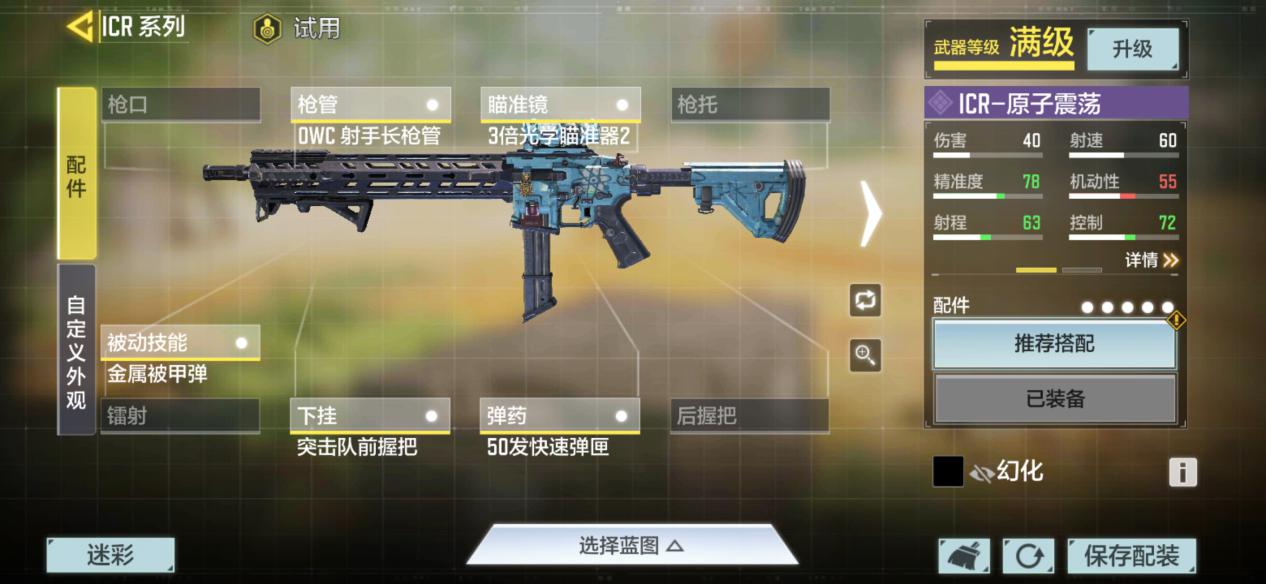Go back from ICR 系列 screen
The height and width of the screenshot is (584, 1266).
pos(80,27)
